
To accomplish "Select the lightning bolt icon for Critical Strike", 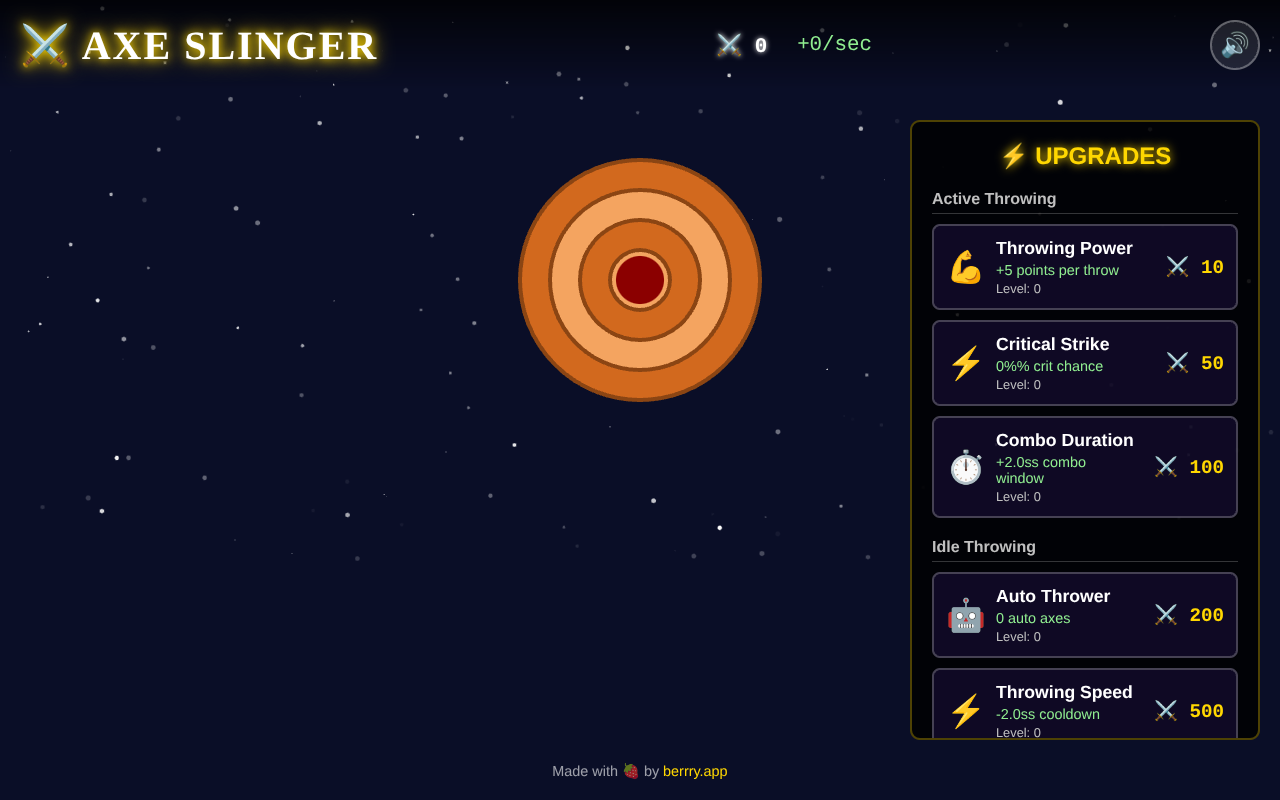I will (964, 362).
